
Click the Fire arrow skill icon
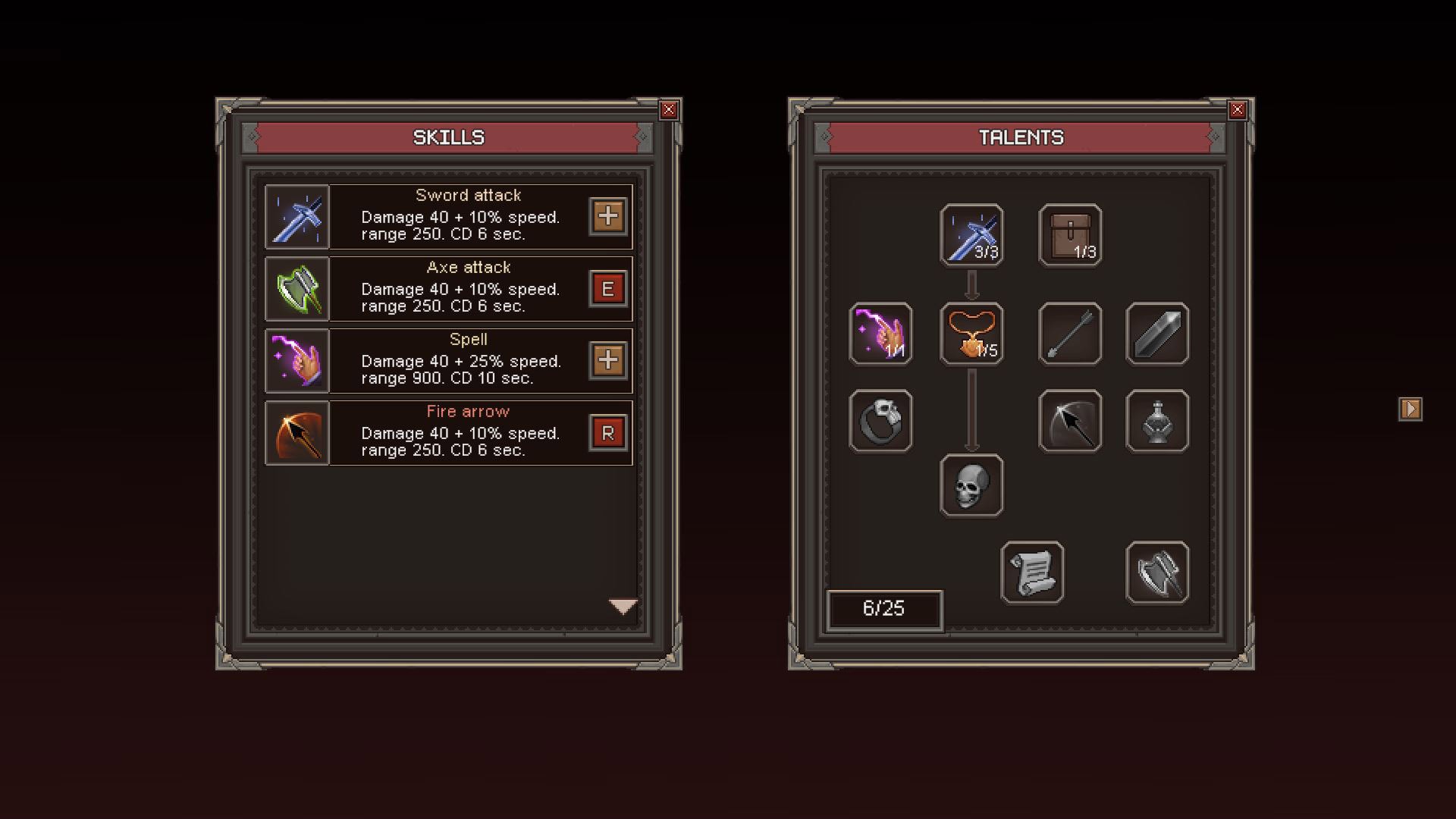(x=296, y=432)
